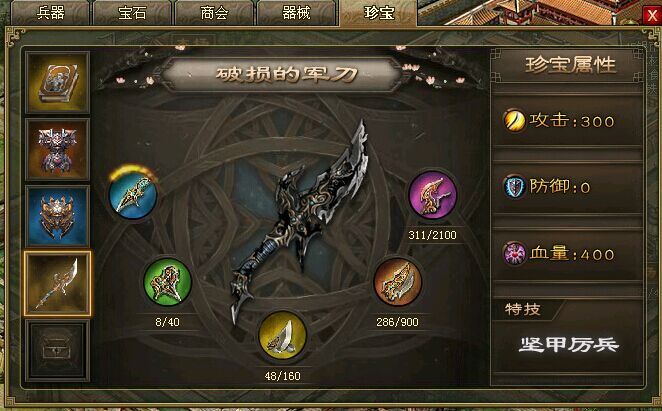Viewport: 662px width, 411px height.
Task: Select the 商会 tab
Action: (212, 12)
